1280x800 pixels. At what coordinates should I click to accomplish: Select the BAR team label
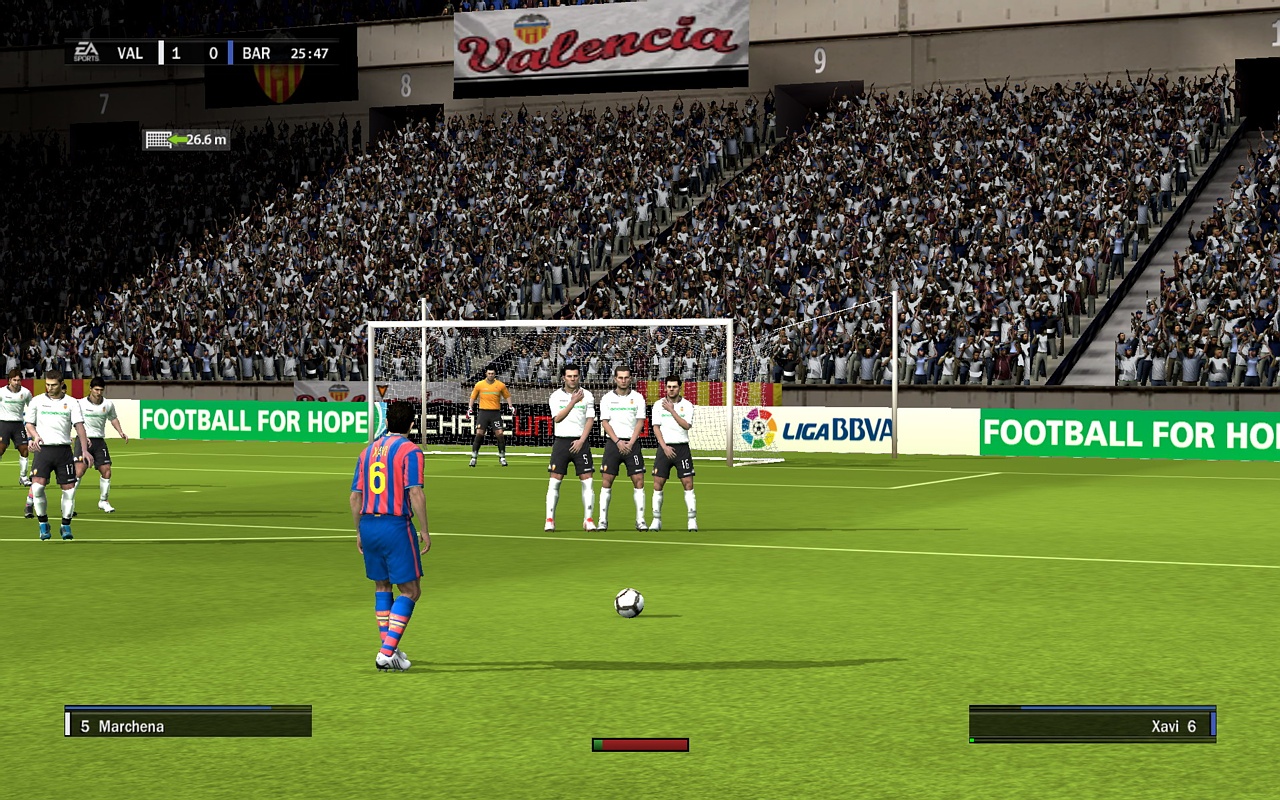point(254,52)
